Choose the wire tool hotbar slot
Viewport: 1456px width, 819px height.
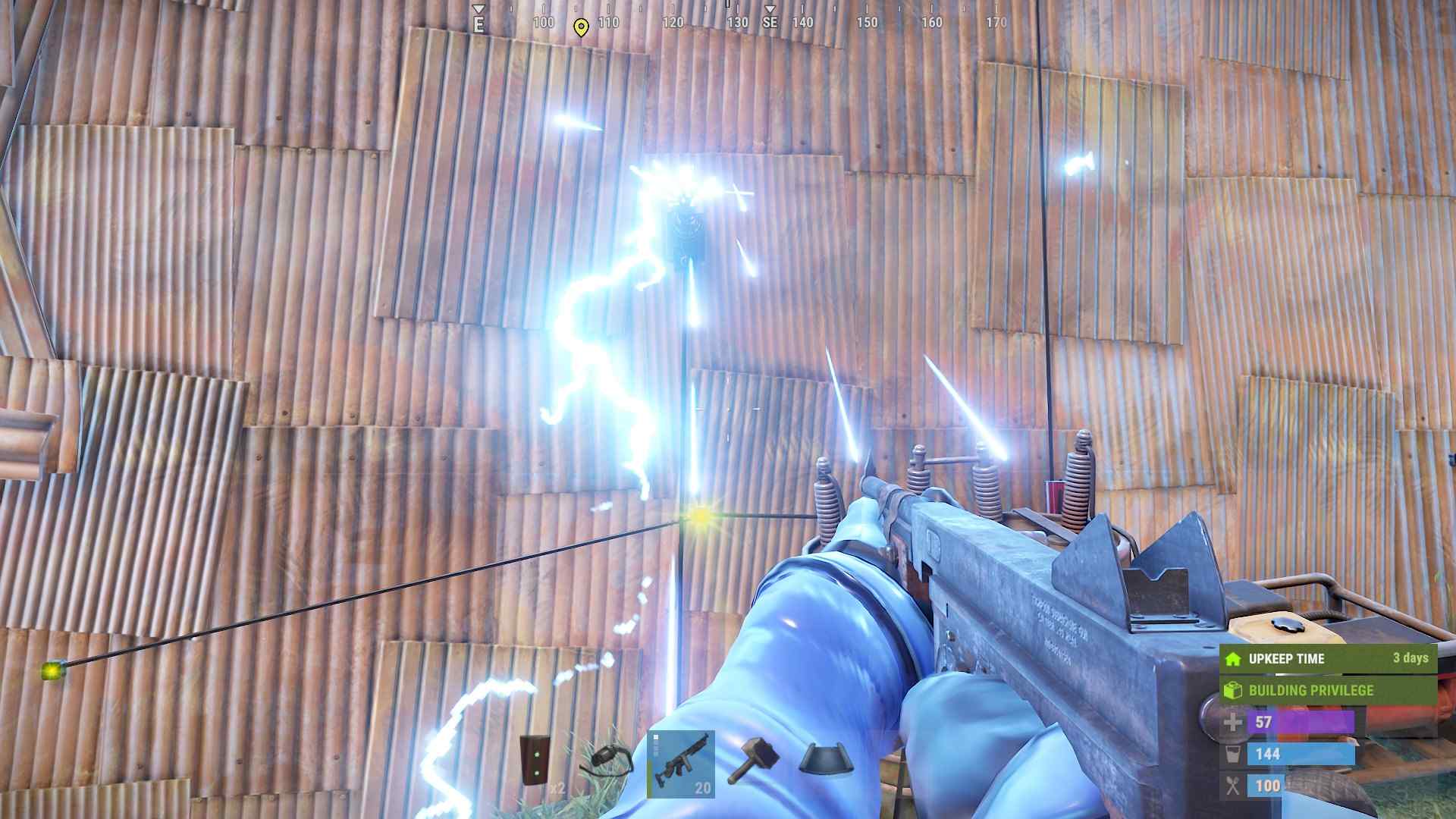tap(607, 762)
